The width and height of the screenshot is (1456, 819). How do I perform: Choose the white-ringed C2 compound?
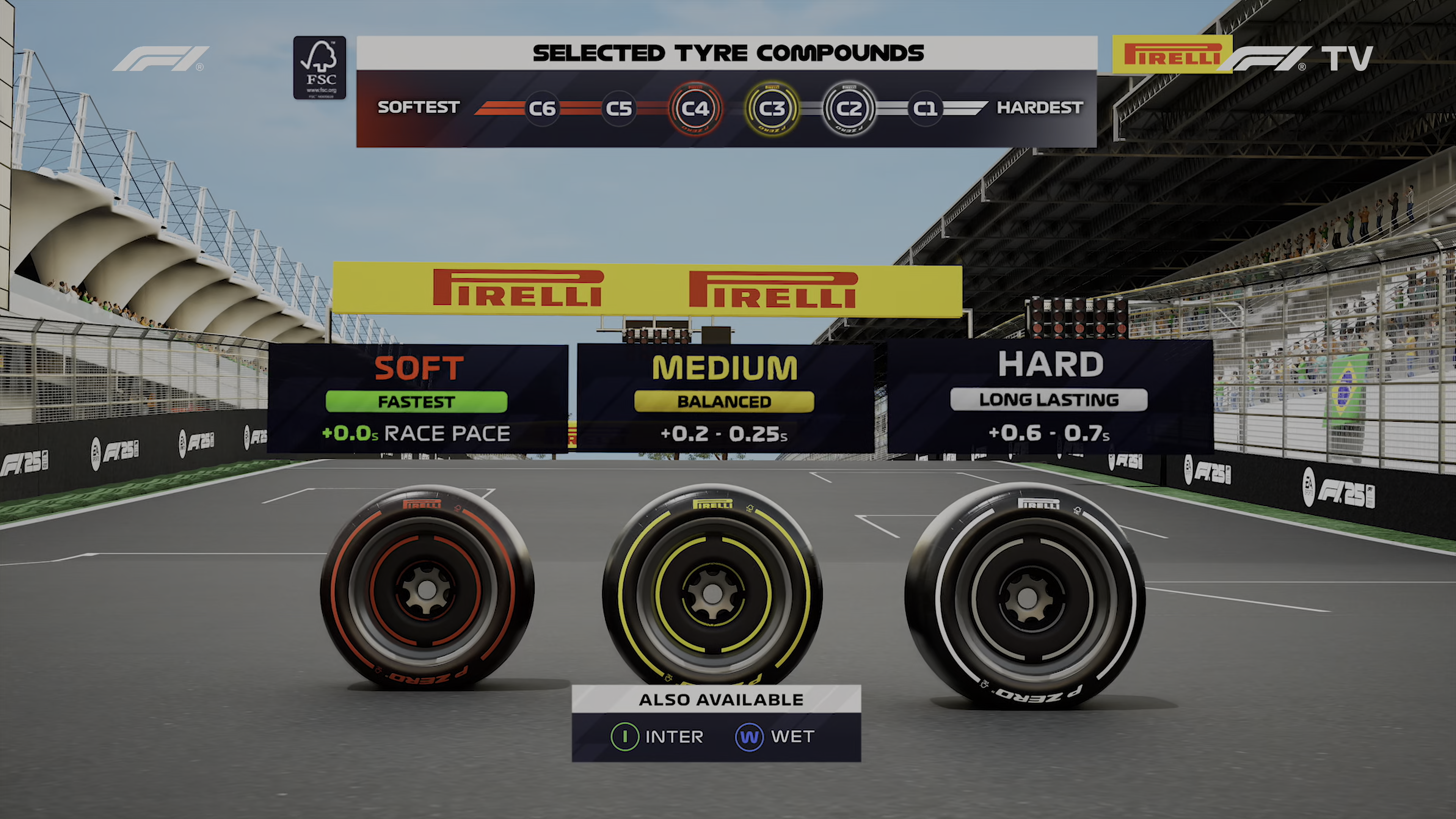(x=849, y=108)
